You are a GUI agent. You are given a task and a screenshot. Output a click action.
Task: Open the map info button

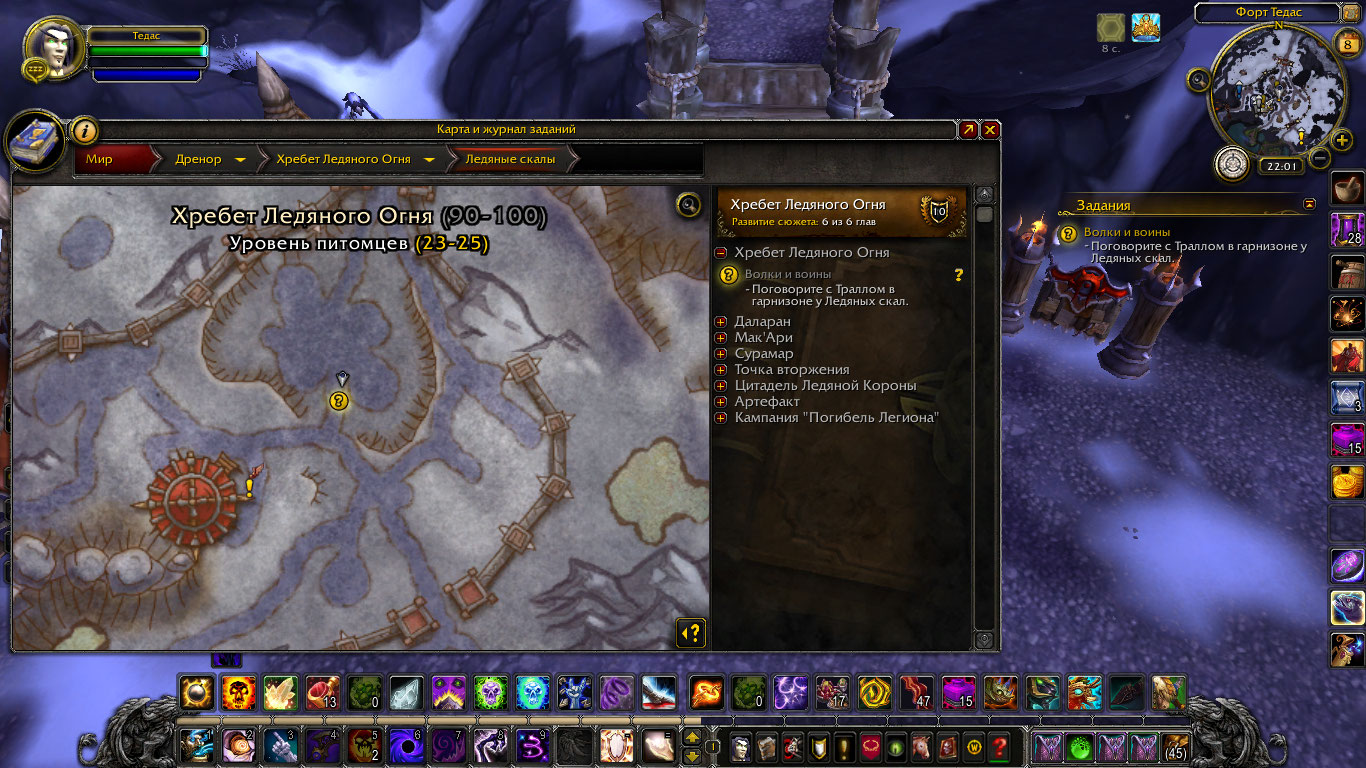[84, 130]
